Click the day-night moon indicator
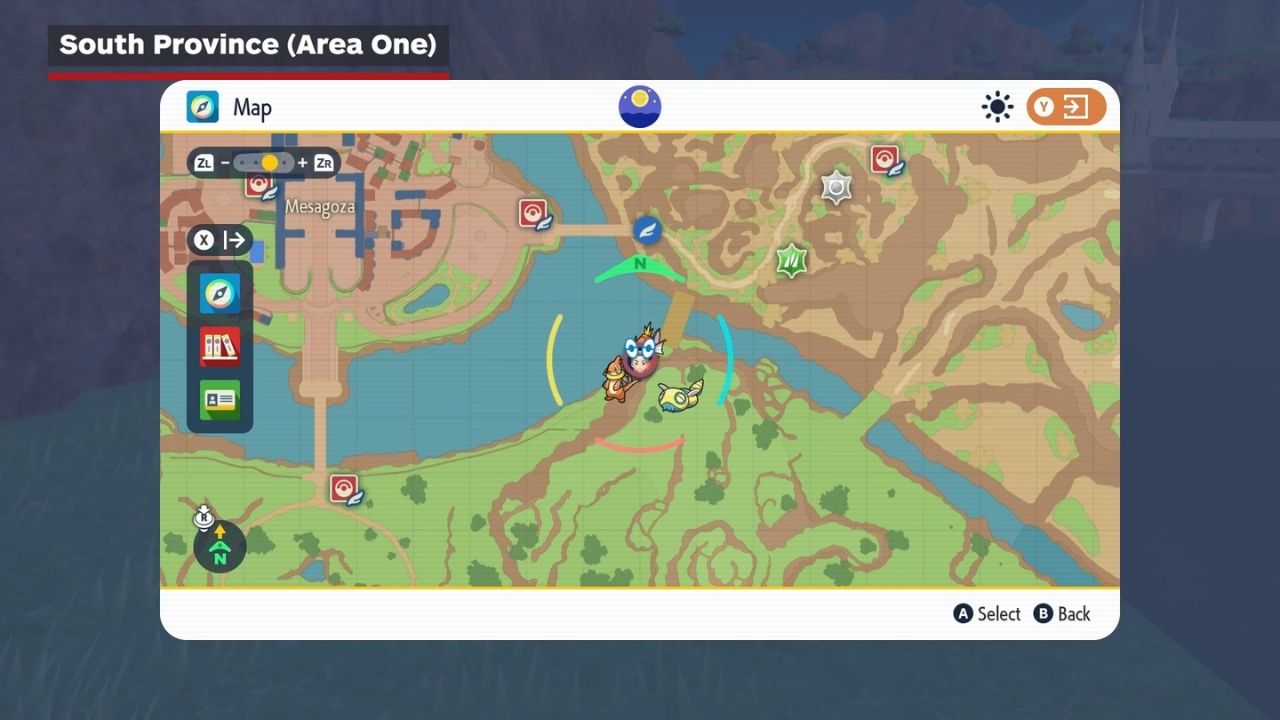Viewport: 1280px width, 720px height. [640, 107]
